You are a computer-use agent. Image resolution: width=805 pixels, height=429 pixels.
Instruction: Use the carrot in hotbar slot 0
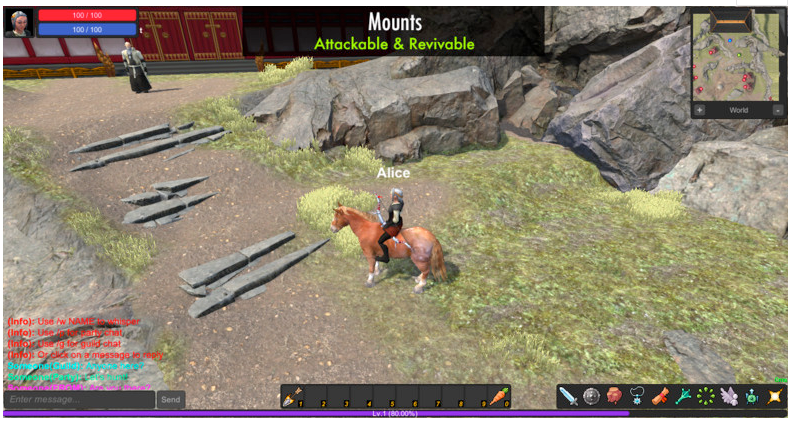[x=500, y=398]
